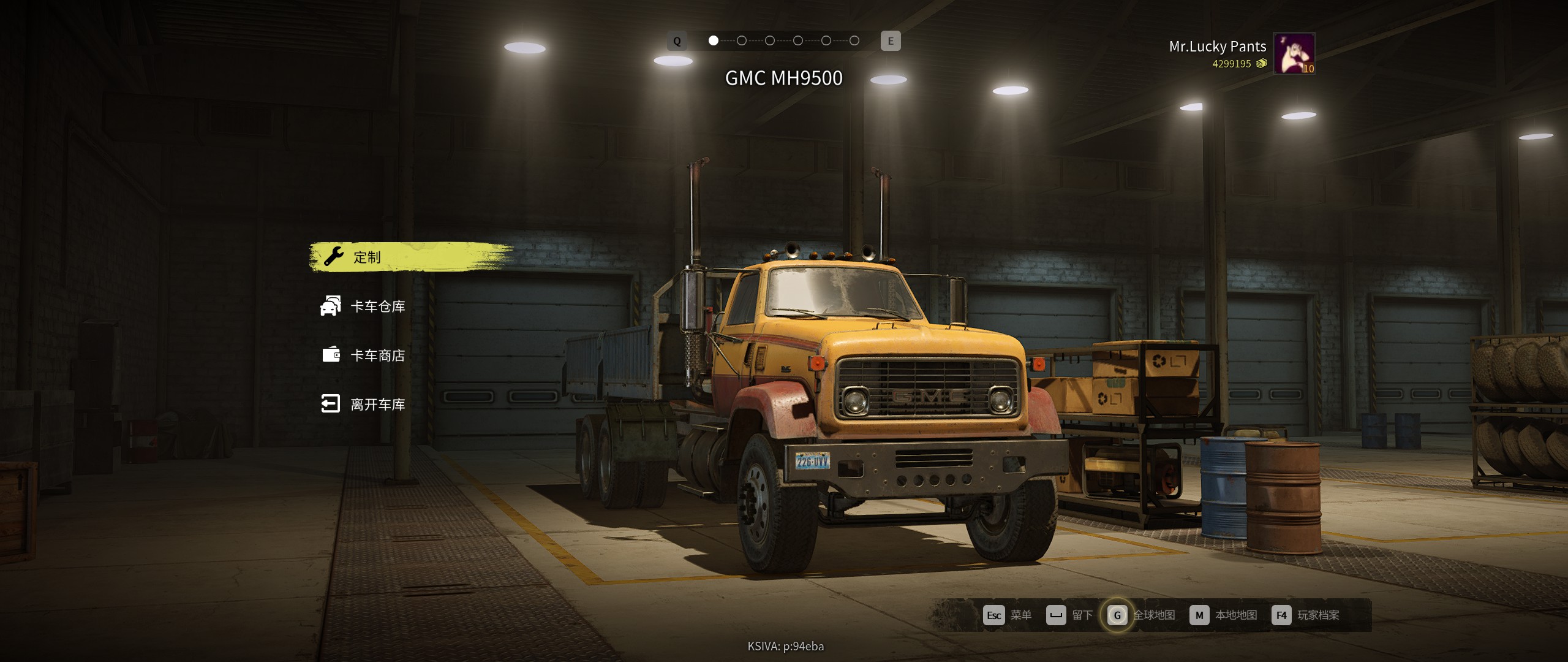Select the last truck page dot

pyautogui.click(x=854, y=41)
